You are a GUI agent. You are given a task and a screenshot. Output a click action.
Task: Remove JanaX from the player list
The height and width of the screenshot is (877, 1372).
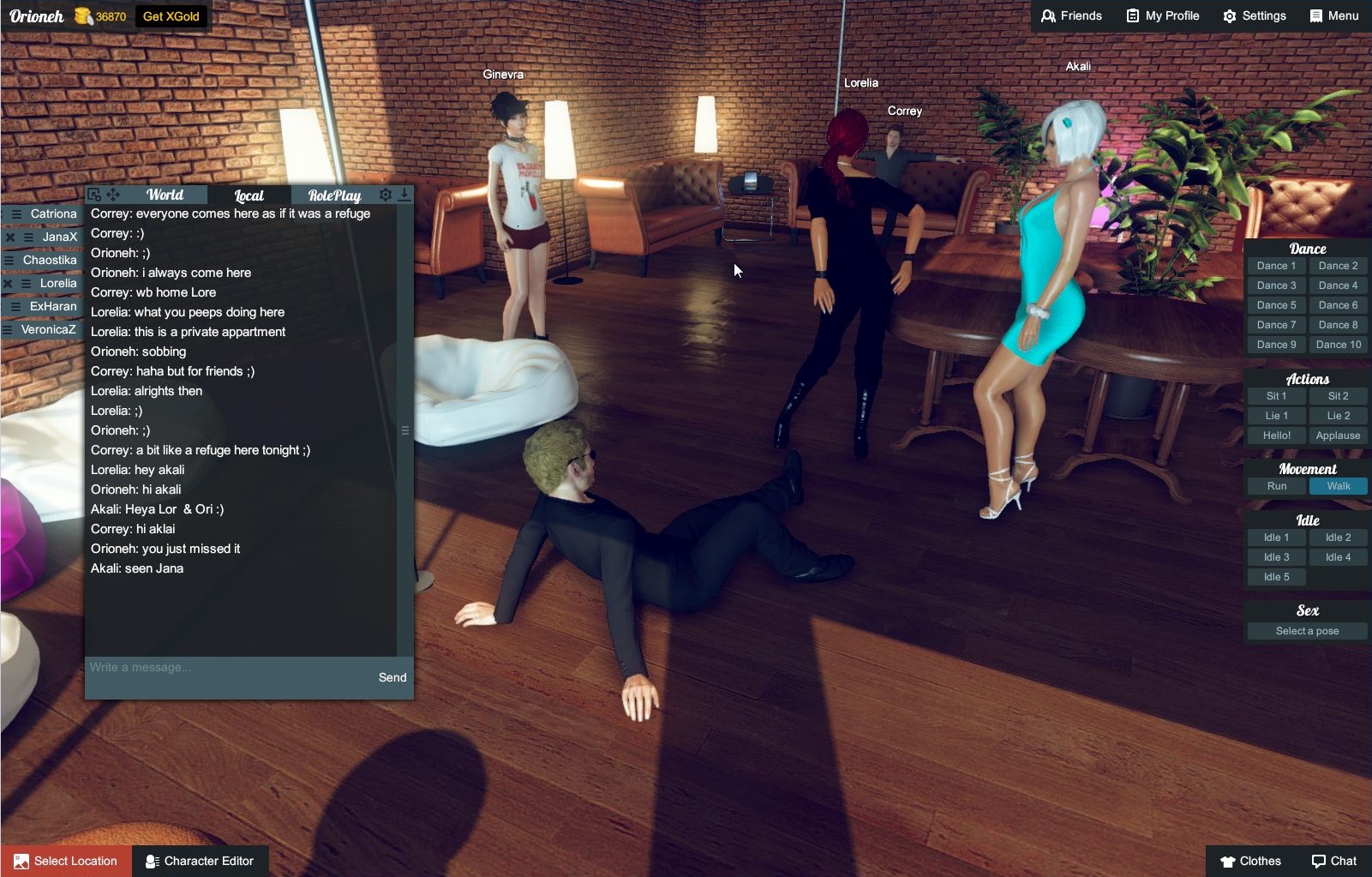click(9, 236)
